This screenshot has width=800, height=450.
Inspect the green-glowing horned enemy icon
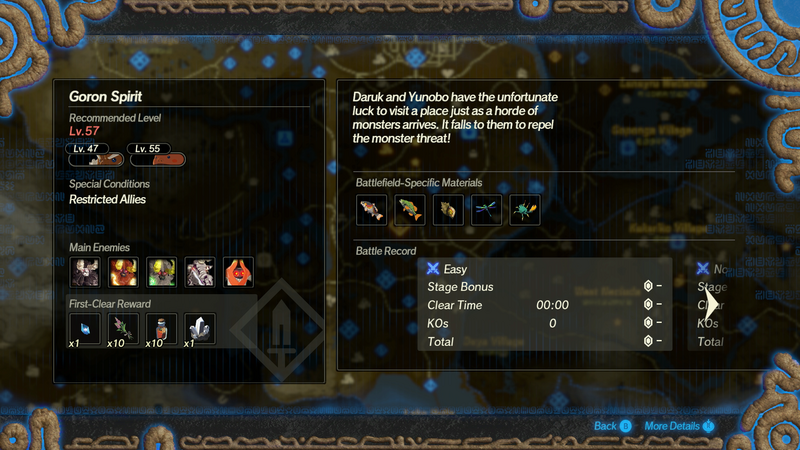[x=162, y=271]
